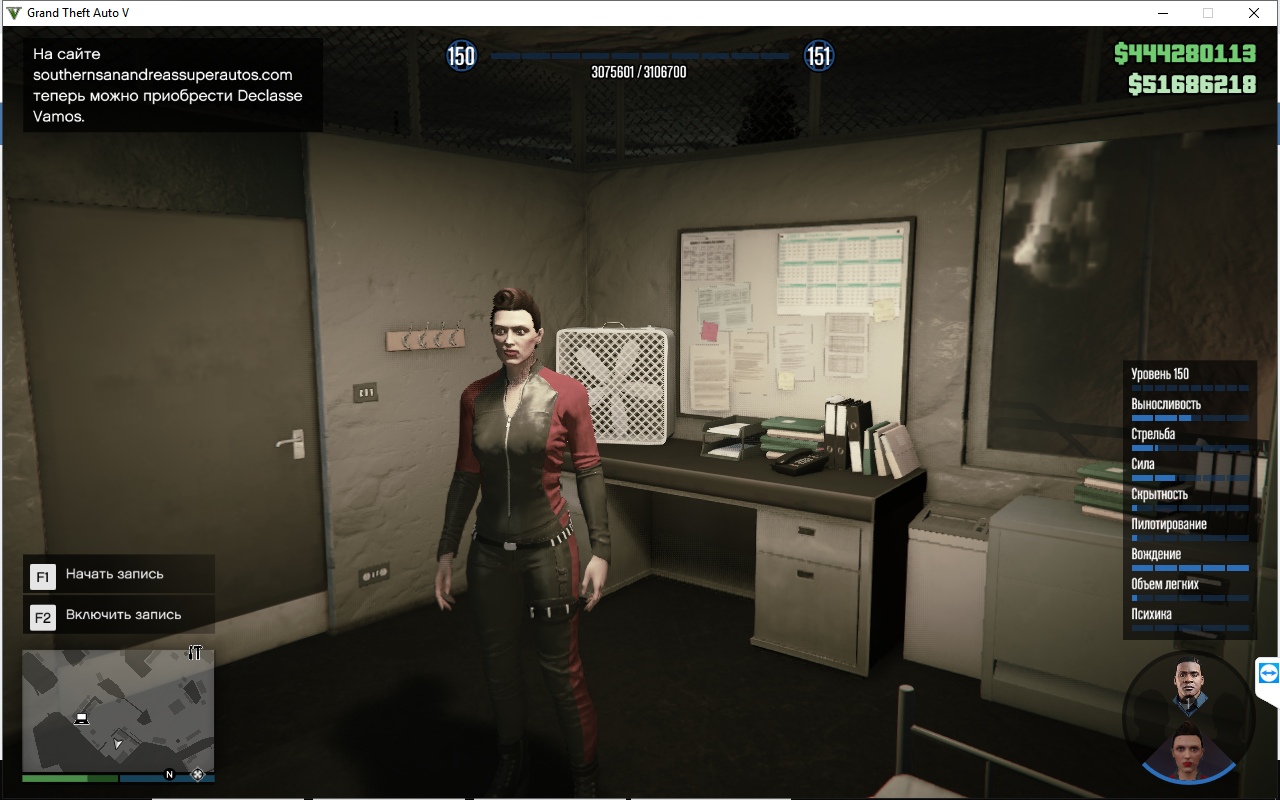Minimize the game window

[1163, 13]
